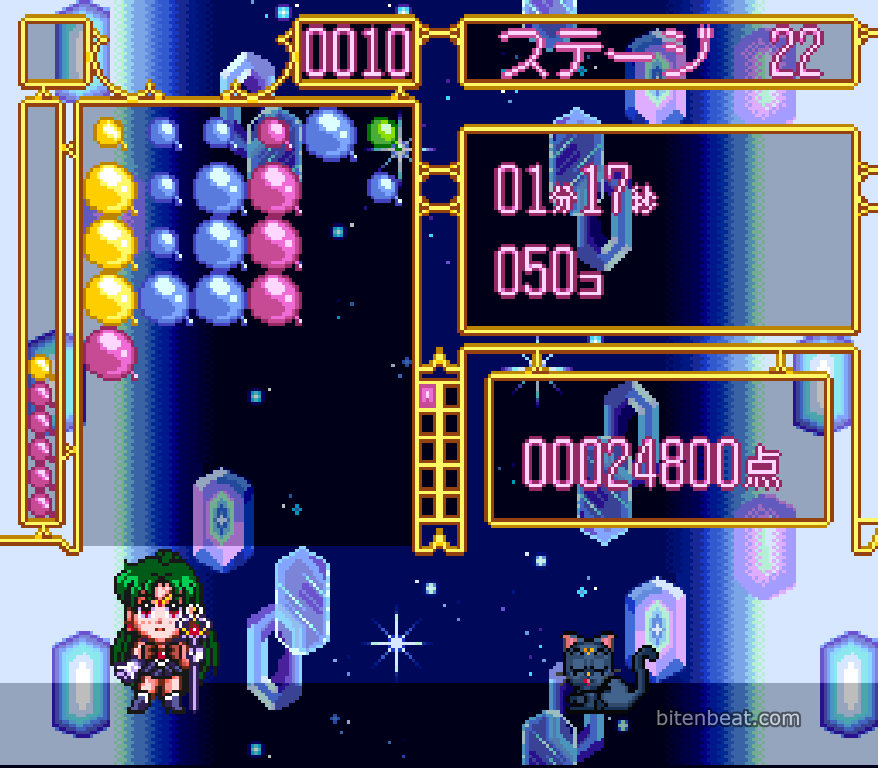
Task: Select the green orb on the board
Action: (382, 131)
